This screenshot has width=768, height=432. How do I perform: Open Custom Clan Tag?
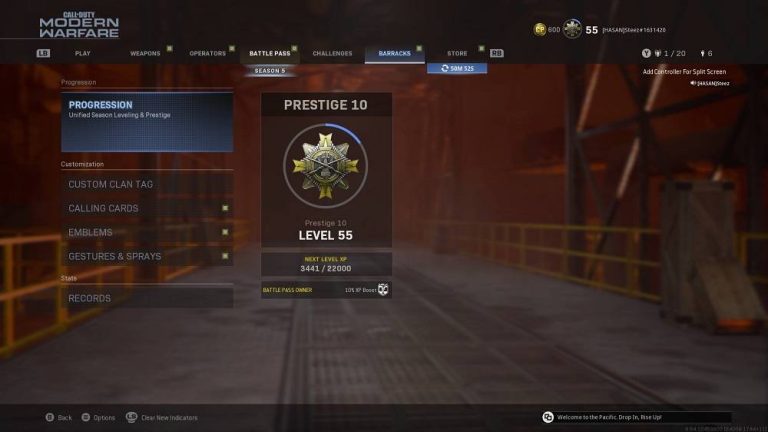(x=147, y=184)
